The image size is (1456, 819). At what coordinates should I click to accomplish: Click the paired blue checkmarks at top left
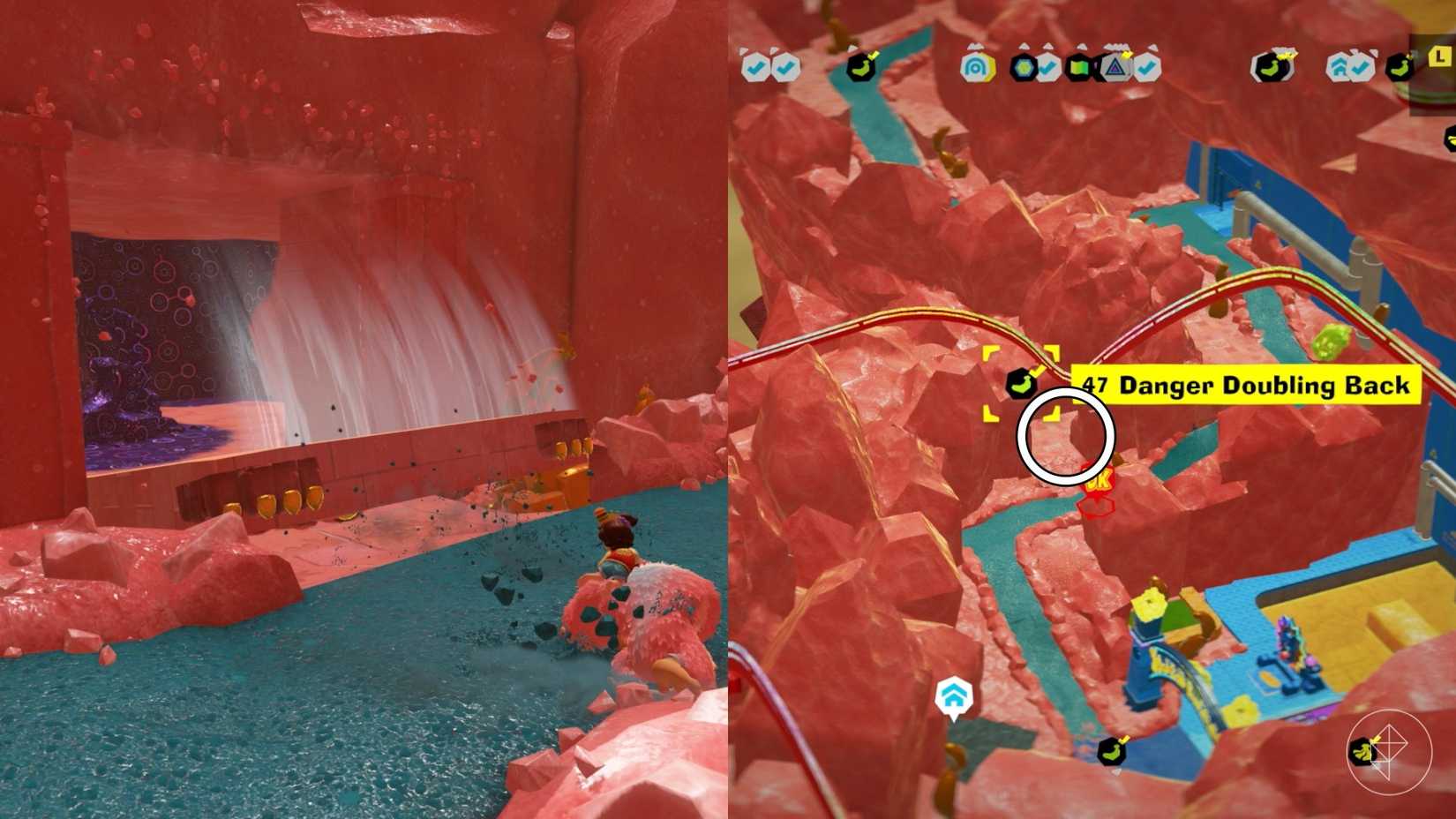[769, 66]
